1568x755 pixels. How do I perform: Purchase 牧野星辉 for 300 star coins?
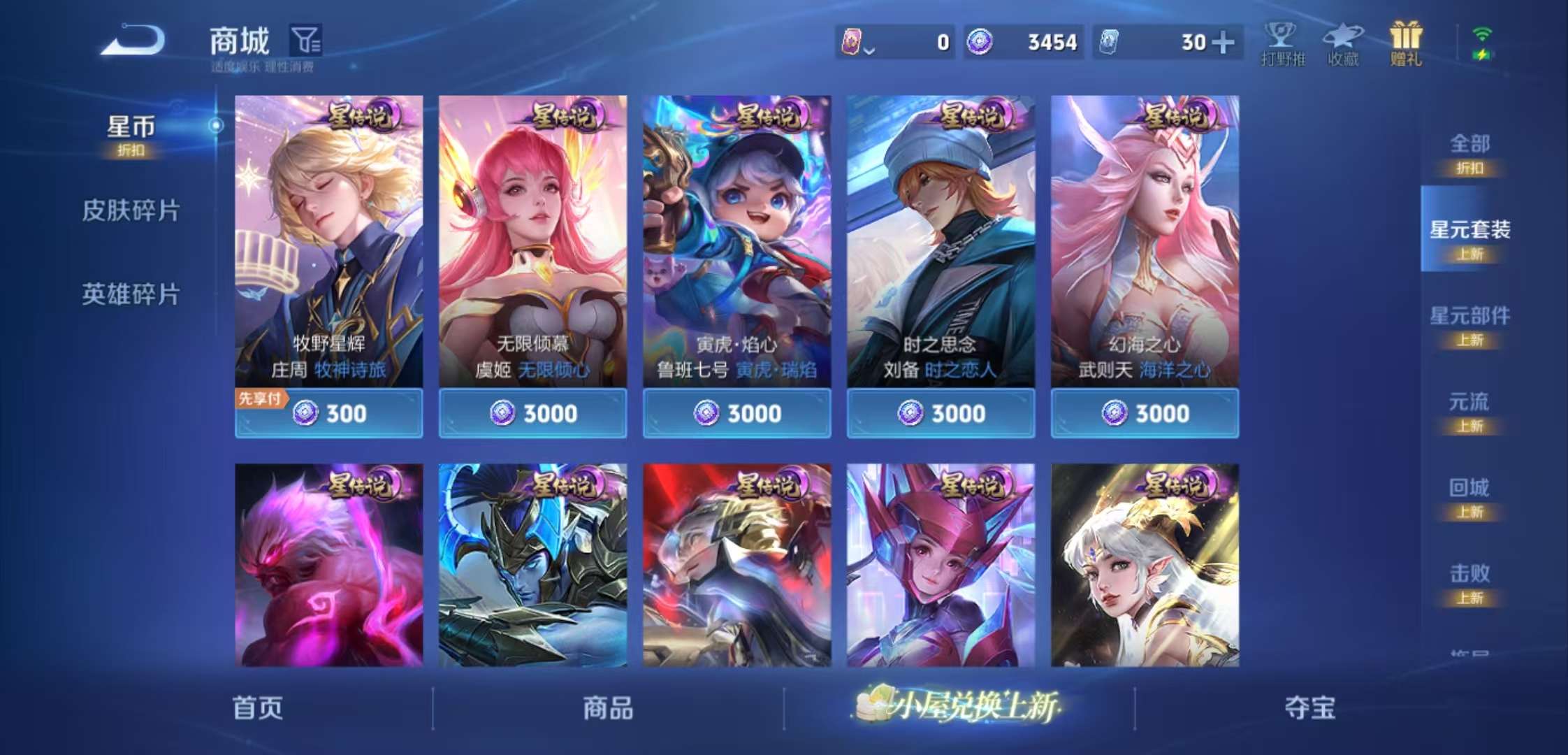click(x=328, y=413)
